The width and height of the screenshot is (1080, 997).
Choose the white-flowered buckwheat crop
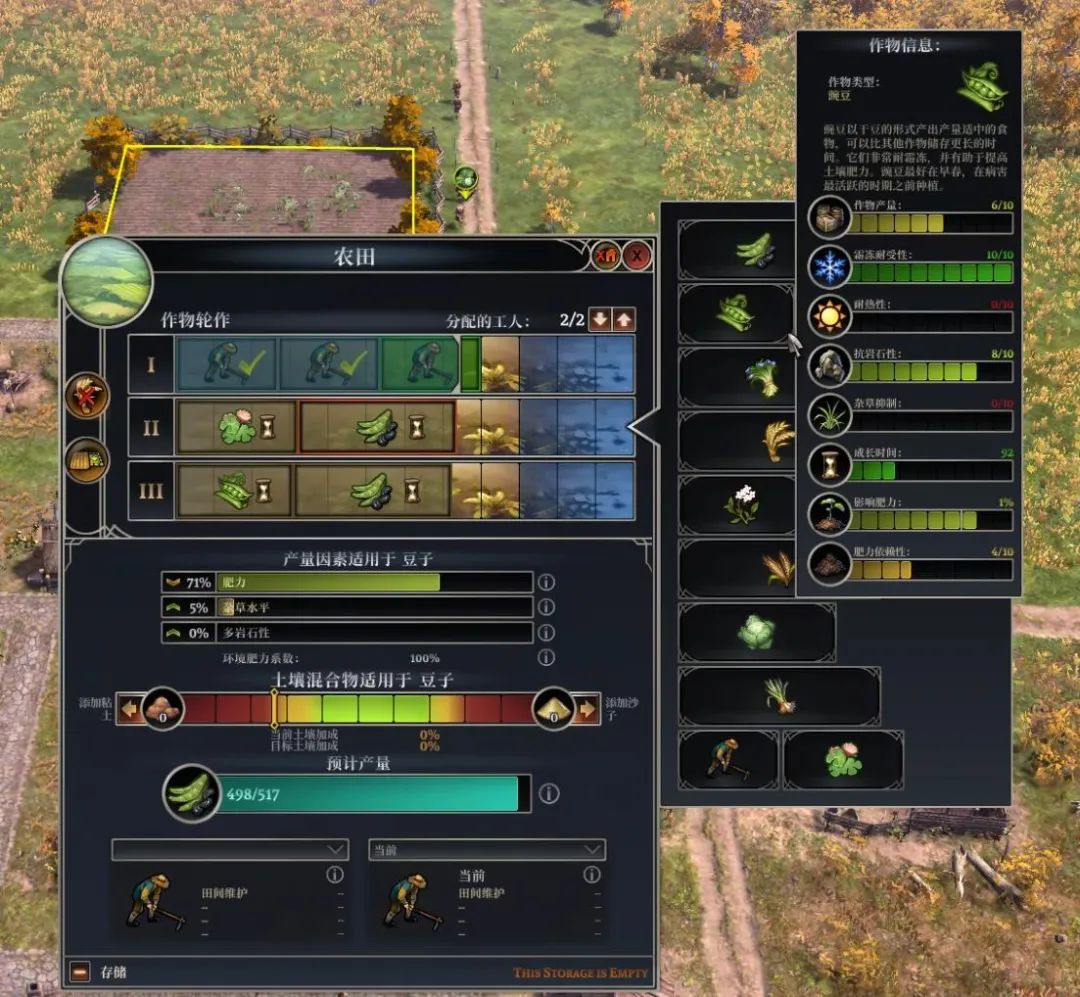coord(741,504)
